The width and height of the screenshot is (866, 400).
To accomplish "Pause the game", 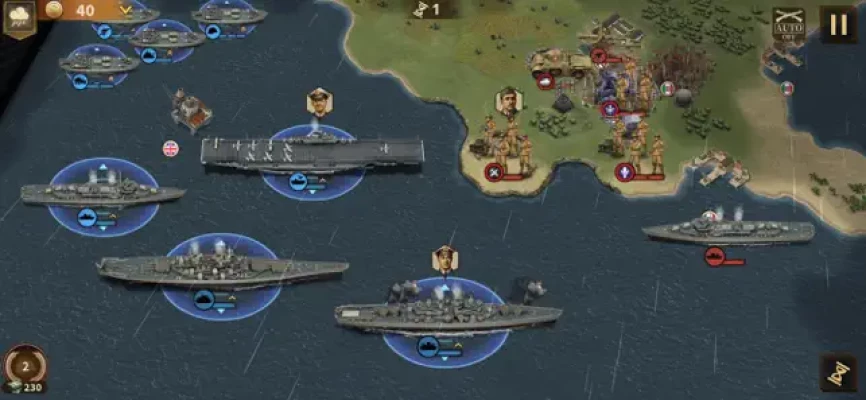I will click(837, 23).
